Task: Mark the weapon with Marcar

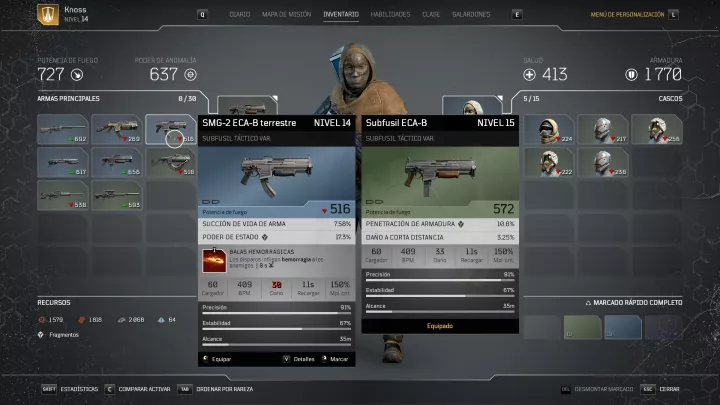Action: (336, 358)
